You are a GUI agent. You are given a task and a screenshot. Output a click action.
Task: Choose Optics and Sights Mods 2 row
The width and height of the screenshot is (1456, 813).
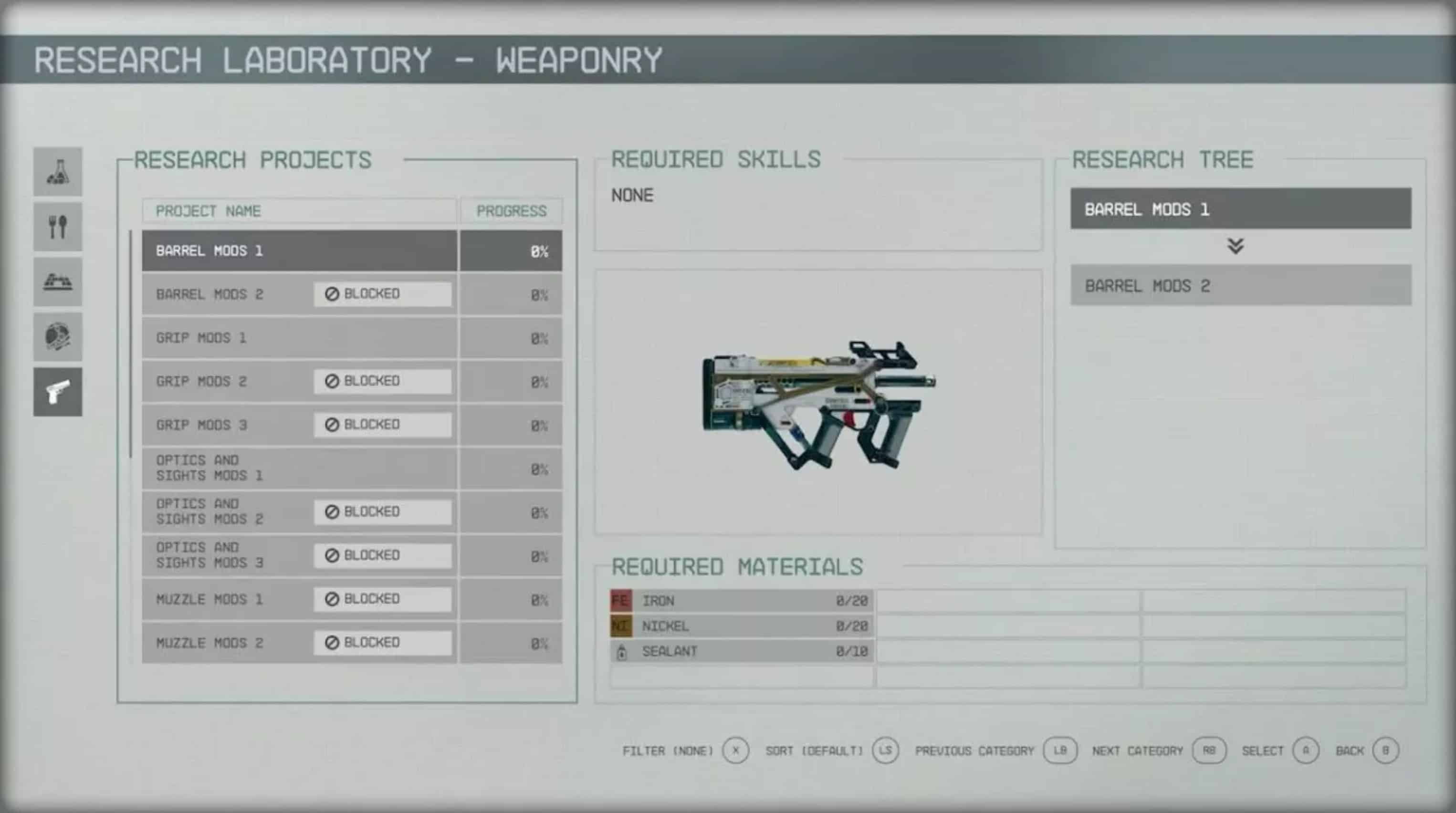coord(226,512)
